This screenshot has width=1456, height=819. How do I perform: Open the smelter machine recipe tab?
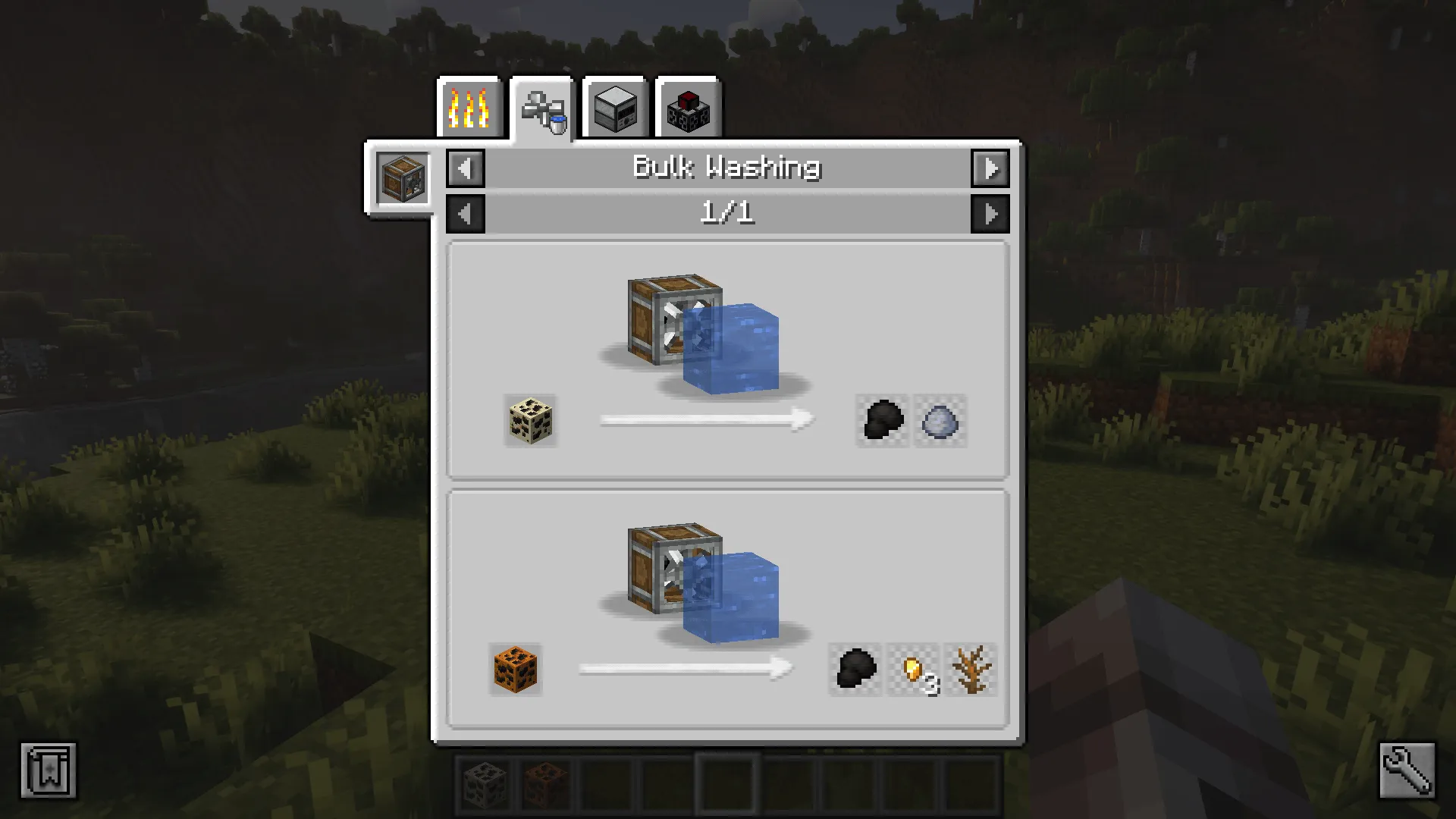(614, 108)
